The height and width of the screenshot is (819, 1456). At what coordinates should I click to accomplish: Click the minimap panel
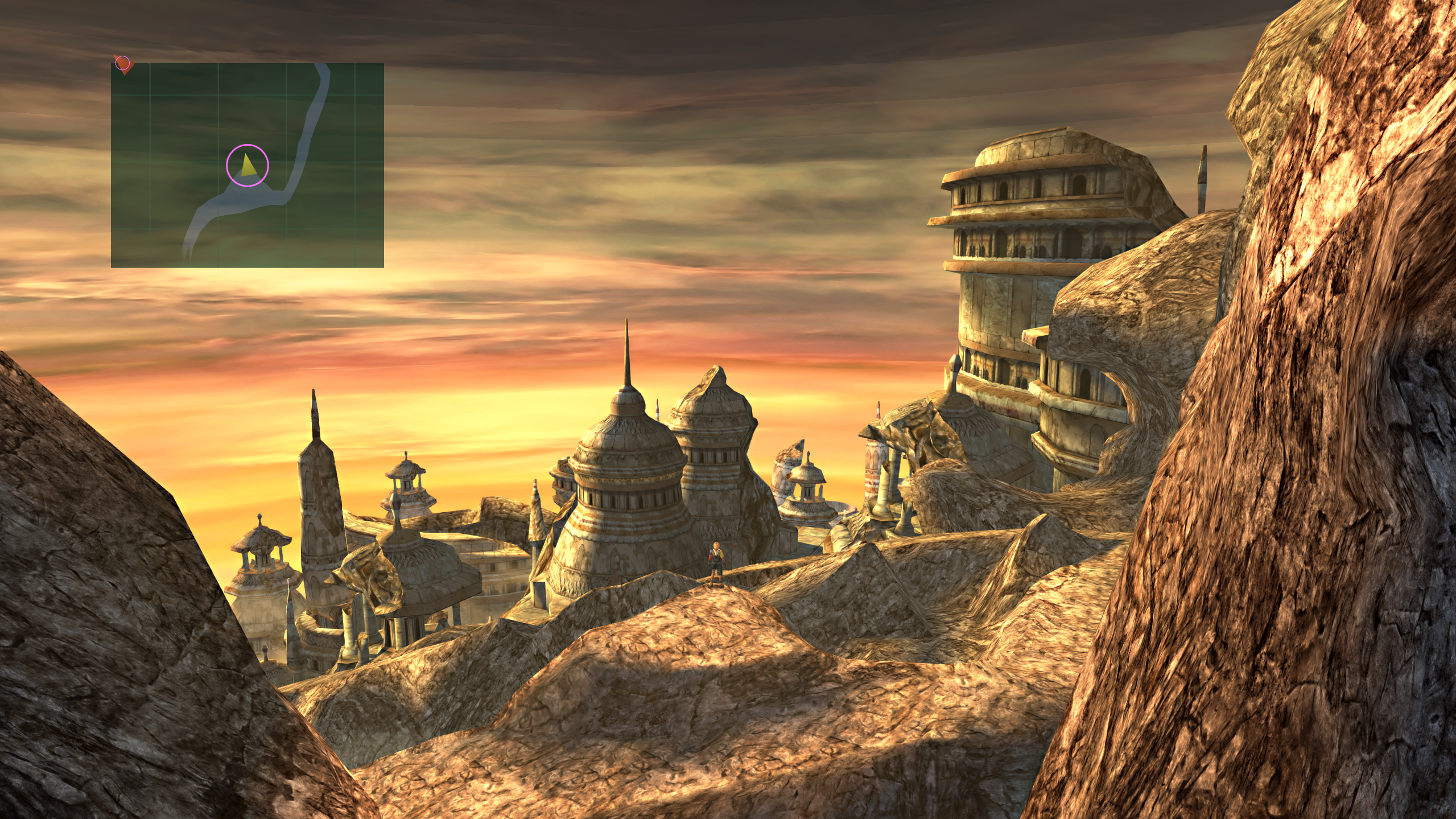(x=247, y=165)
